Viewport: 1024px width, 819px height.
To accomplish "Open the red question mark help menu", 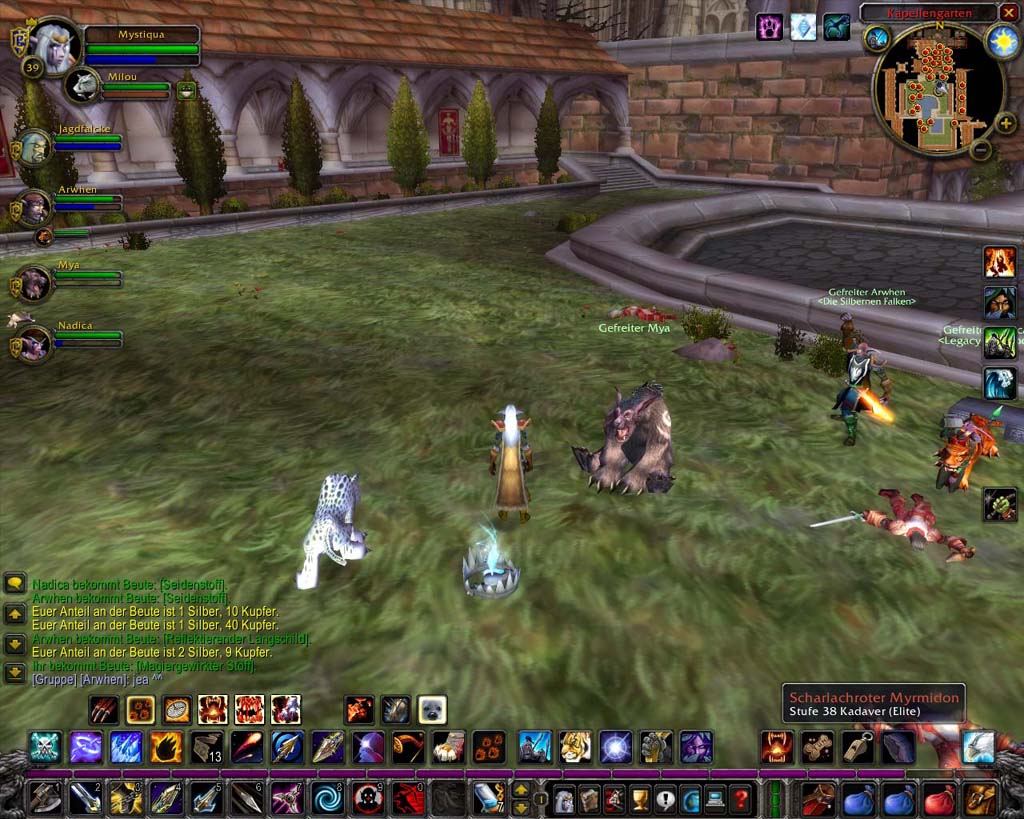I will coord(740,800).
